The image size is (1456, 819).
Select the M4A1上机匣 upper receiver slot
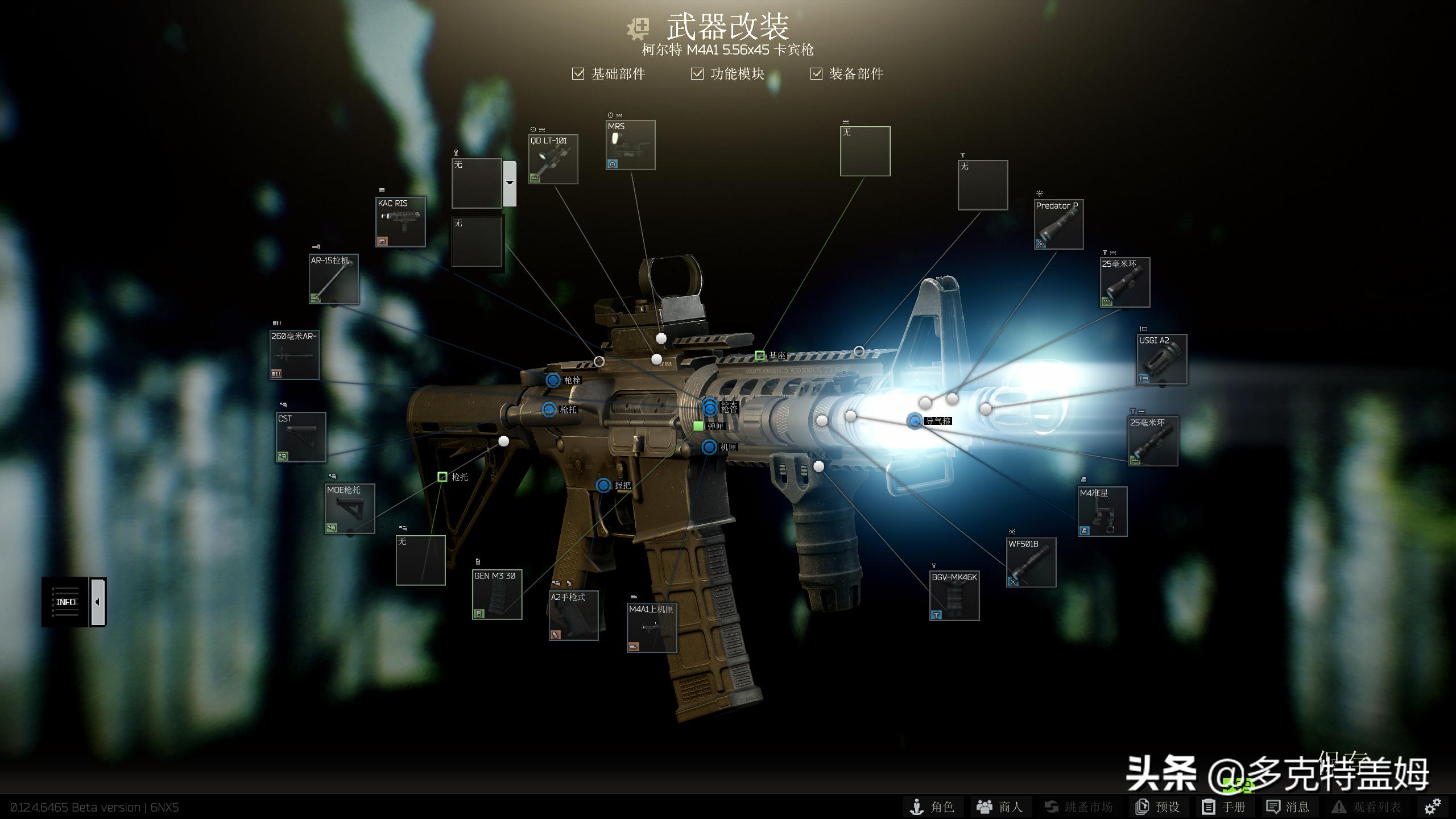click(652, 628)
